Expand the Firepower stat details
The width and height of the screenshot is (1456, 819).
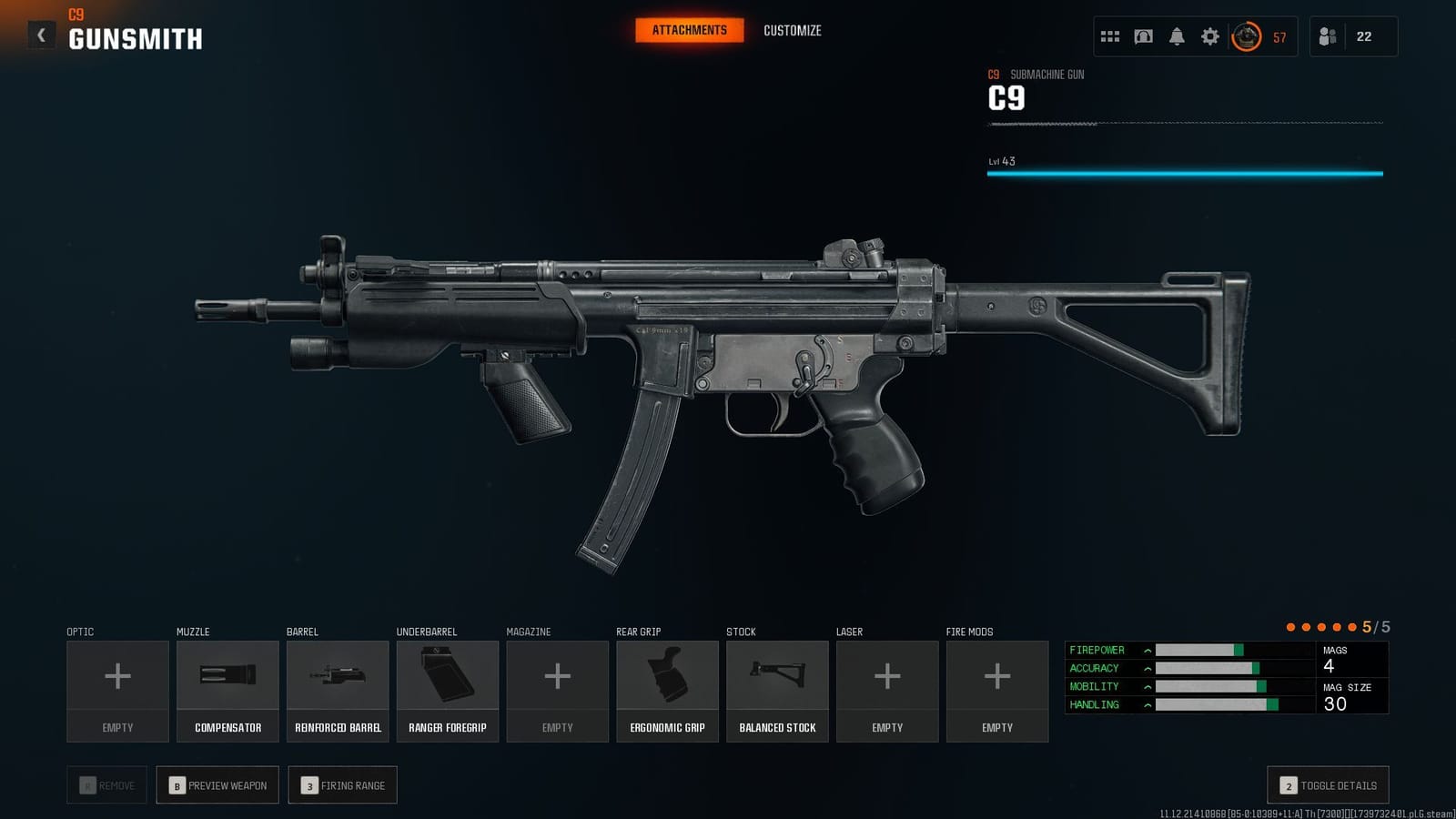[x=1147, y=650]
